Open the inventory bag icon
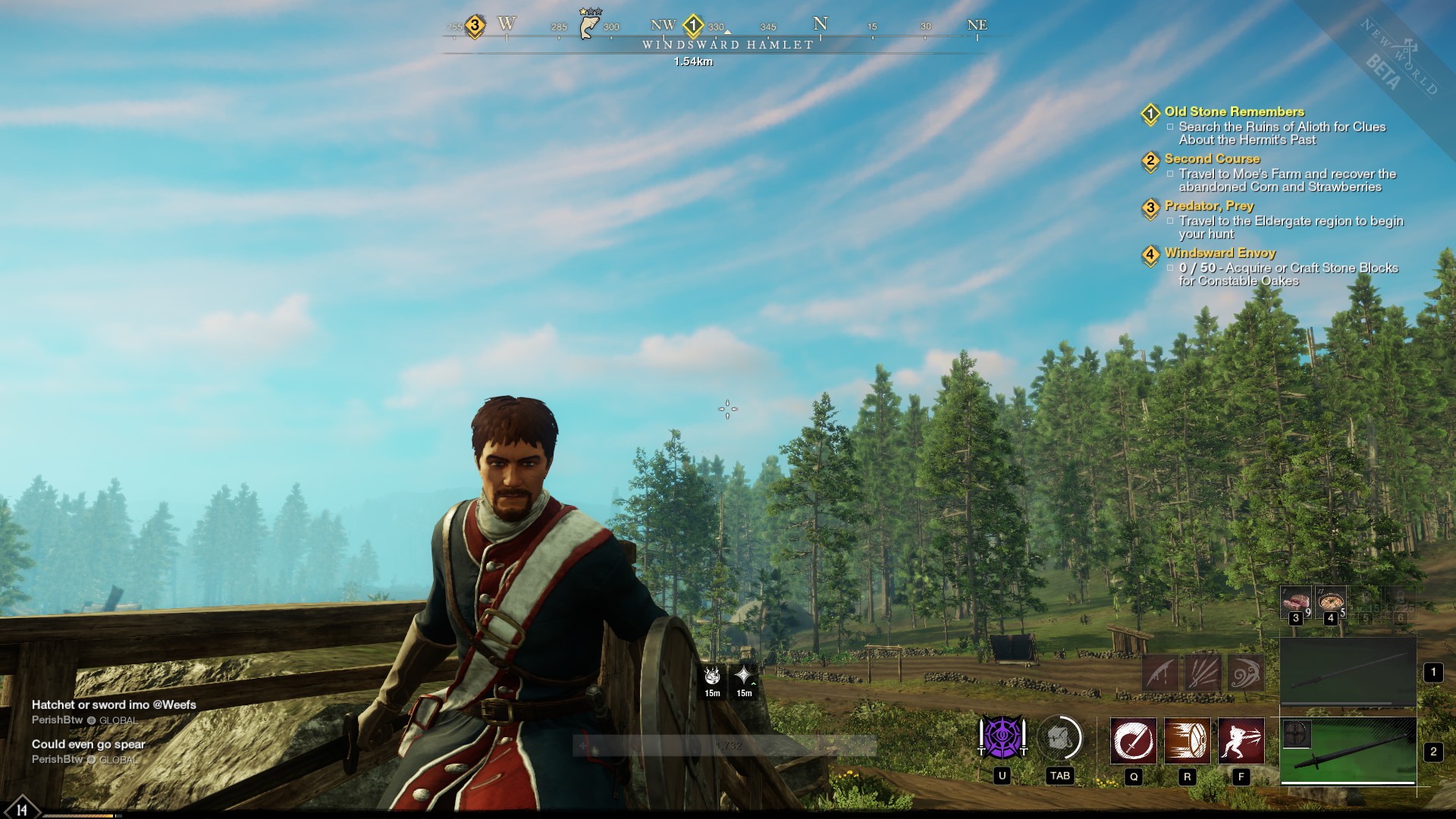 (1059, 738)
